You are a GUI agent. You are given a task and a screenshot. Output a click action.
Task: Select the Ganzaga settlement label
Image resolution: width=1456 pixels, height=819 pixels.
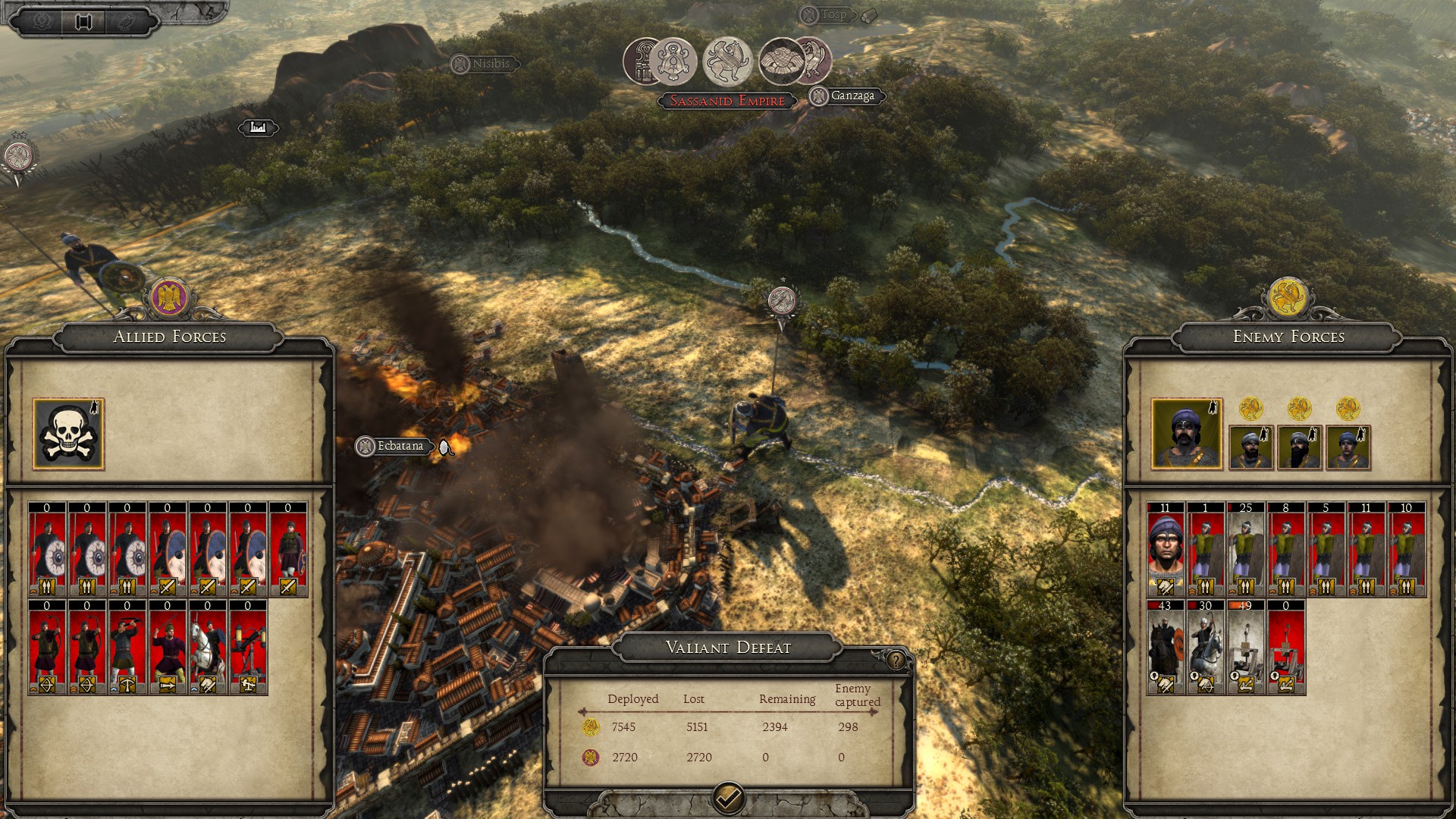click(852, 96)
